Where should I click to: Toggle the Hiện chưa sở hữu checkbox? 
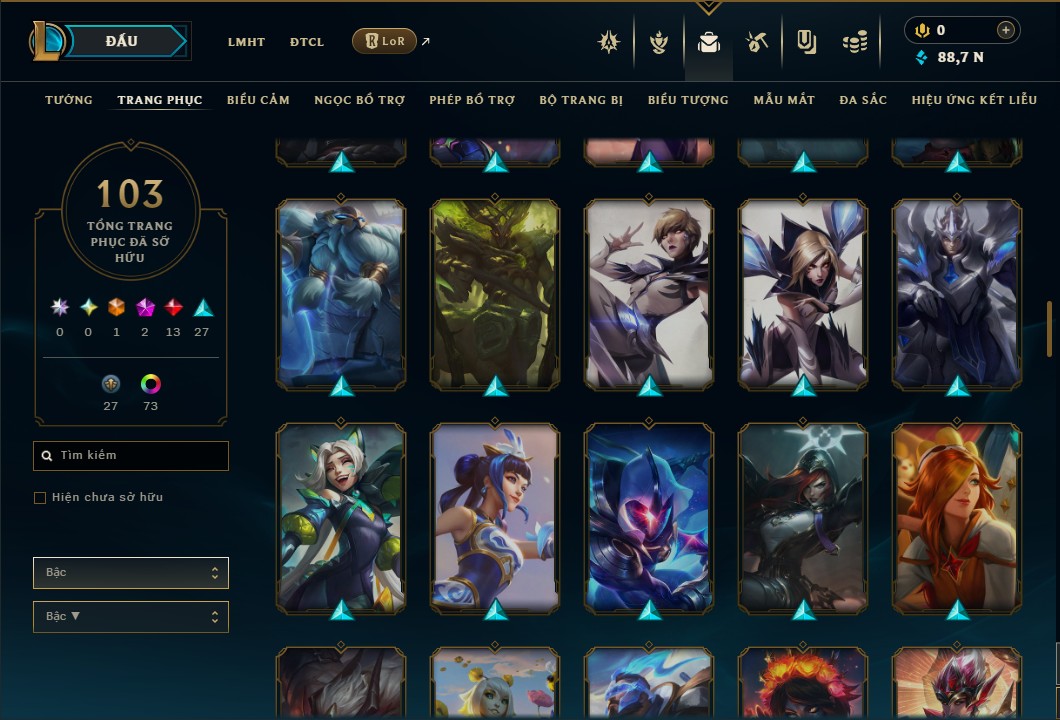click(x=40, y=498)
